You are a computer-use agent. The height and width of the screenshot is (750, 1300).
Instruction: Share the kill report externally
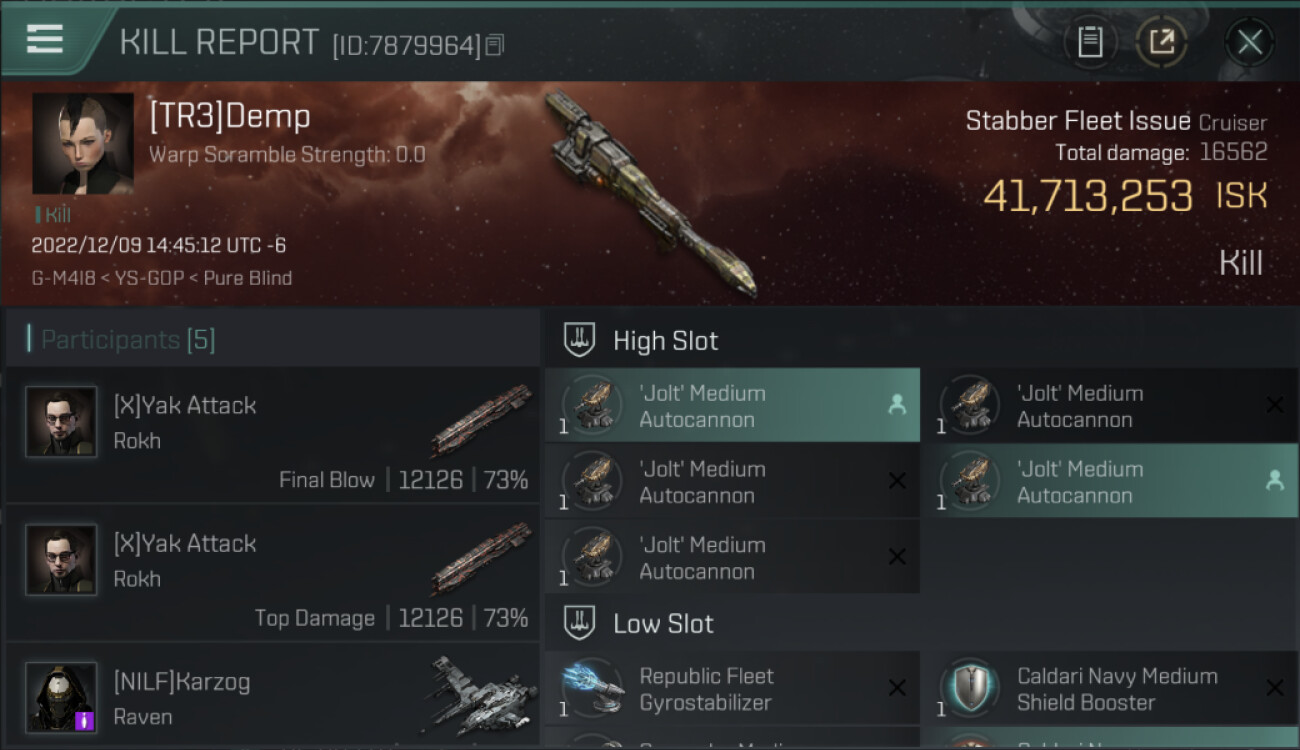(1161, 42)
